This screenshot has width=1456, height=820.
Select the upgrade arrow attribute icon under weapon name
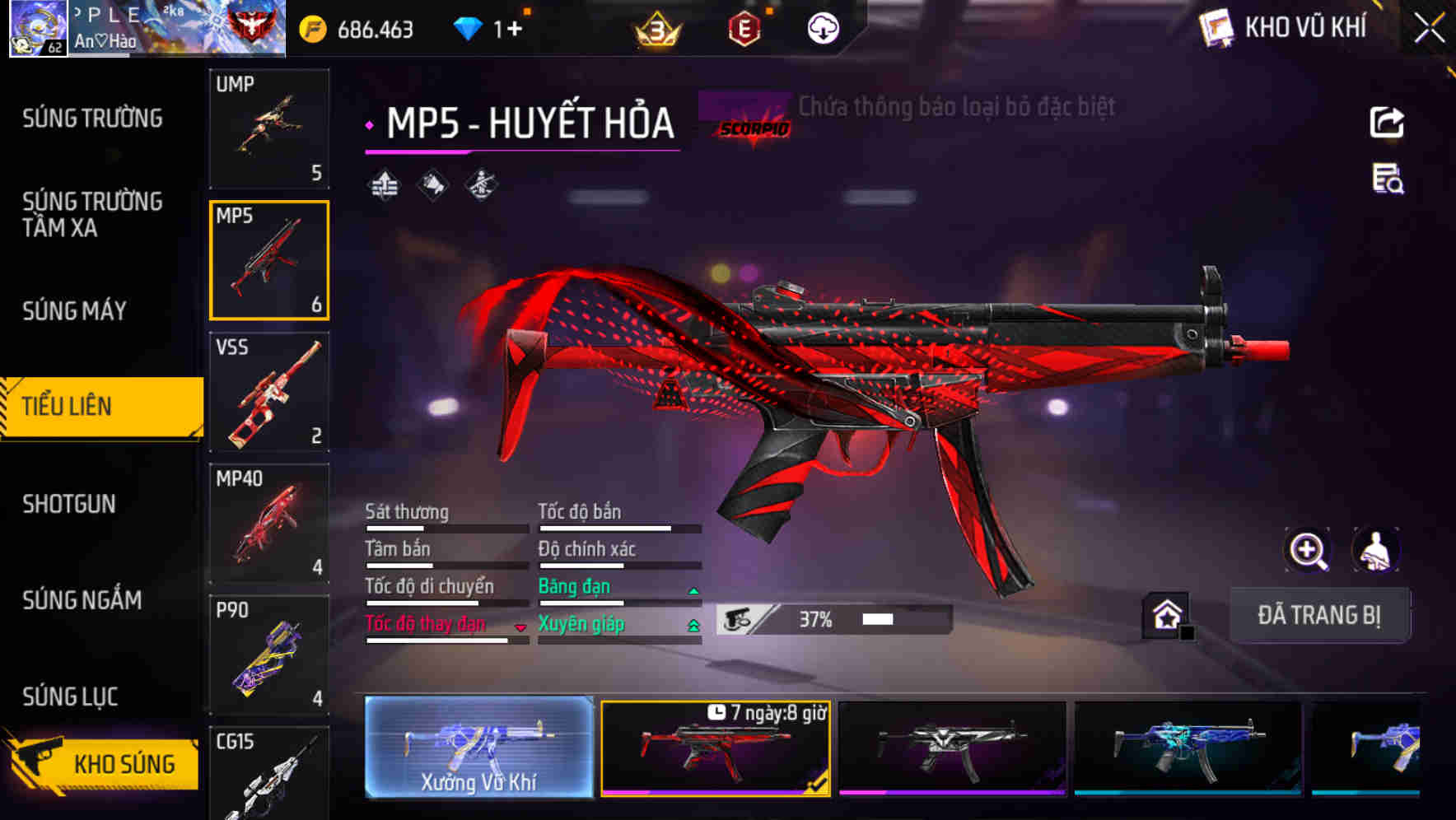[384, 185]
